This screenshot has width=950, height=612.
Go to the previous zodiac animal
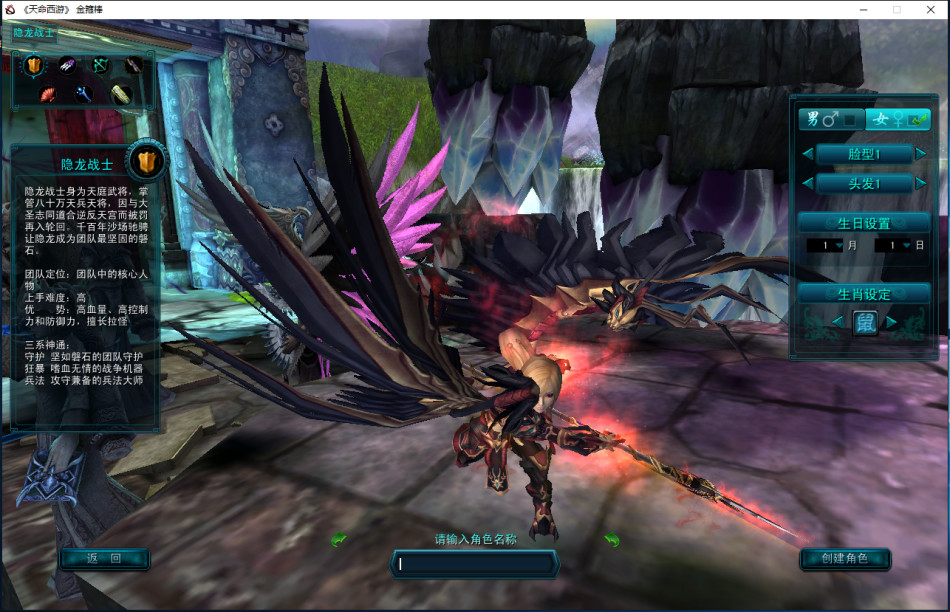[x=837, y=322]
